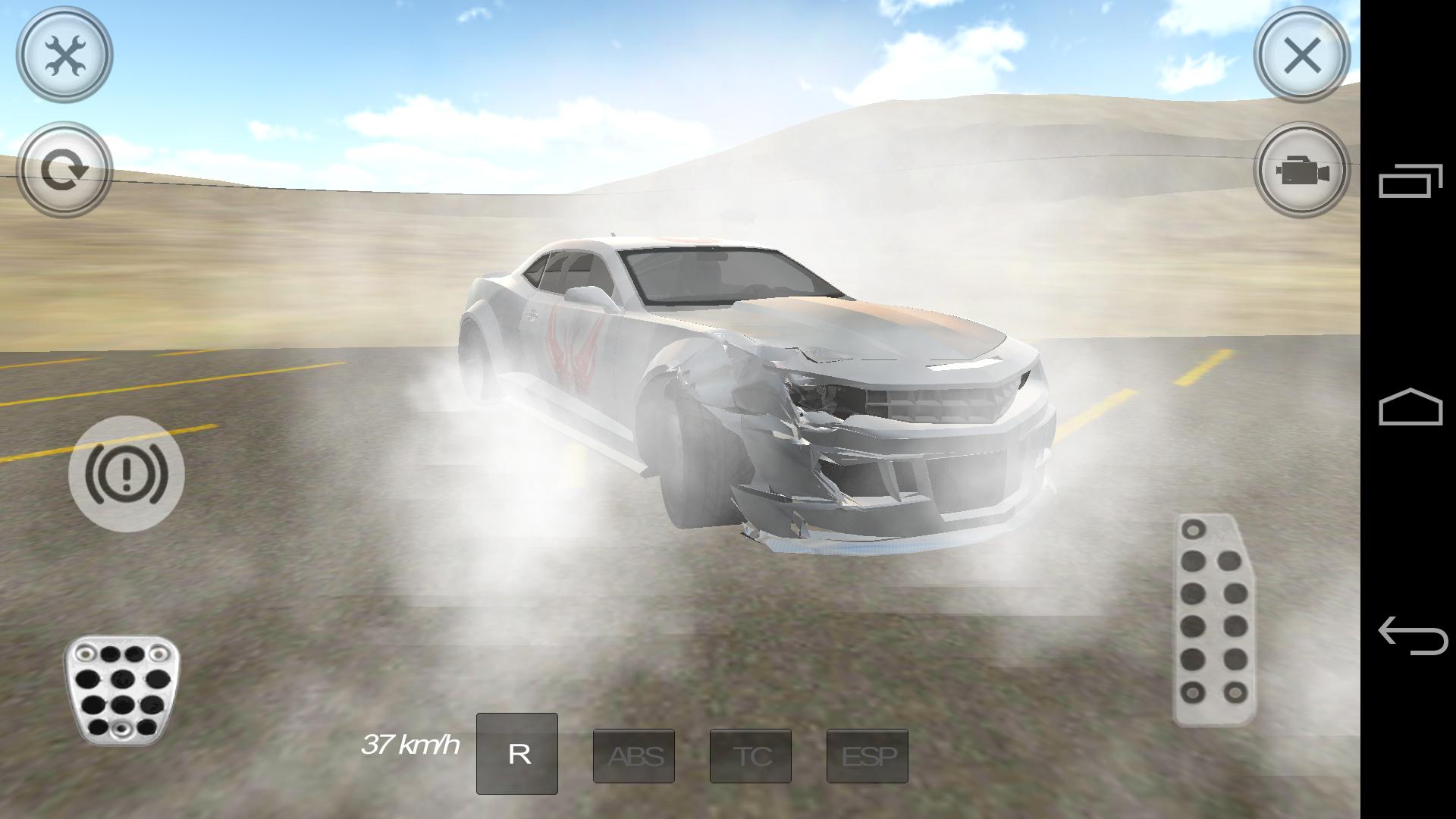Screen dimensions: 1456x819
Task: Select the reverse gear button
Action: pyautogui.click(x=517, y=754)
